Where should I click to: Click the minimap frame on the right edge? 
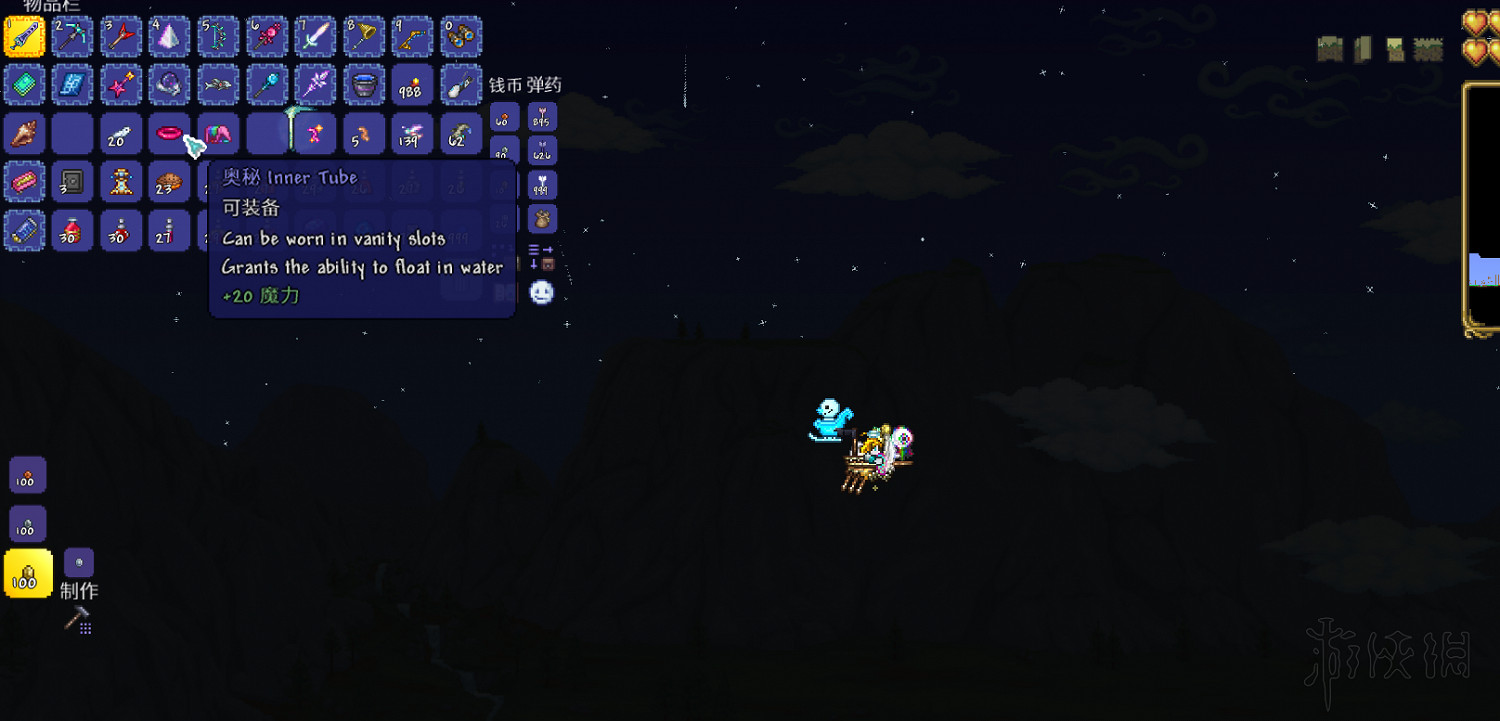click(x=1482, y=190)
